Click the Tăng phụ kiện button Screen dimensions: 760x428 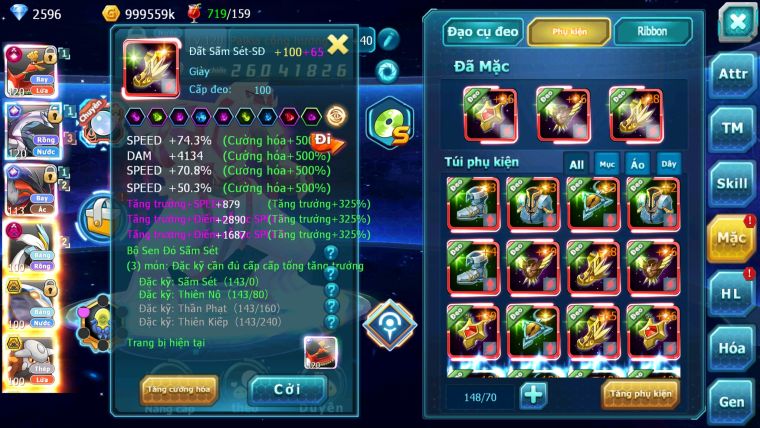tap(640, 394)
